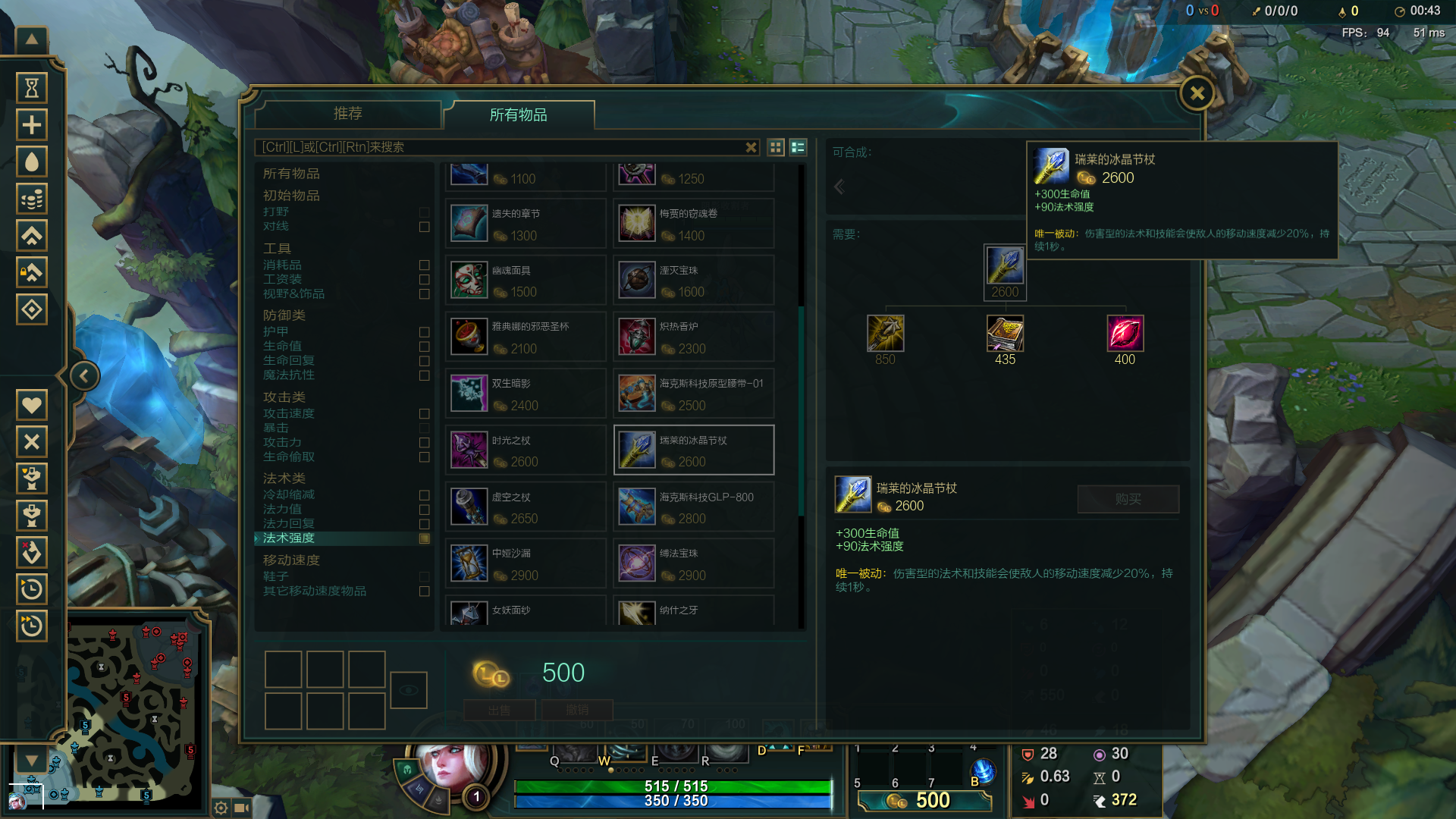Switch shop to grid view
Screen dimensions: 1456x819
776,147
